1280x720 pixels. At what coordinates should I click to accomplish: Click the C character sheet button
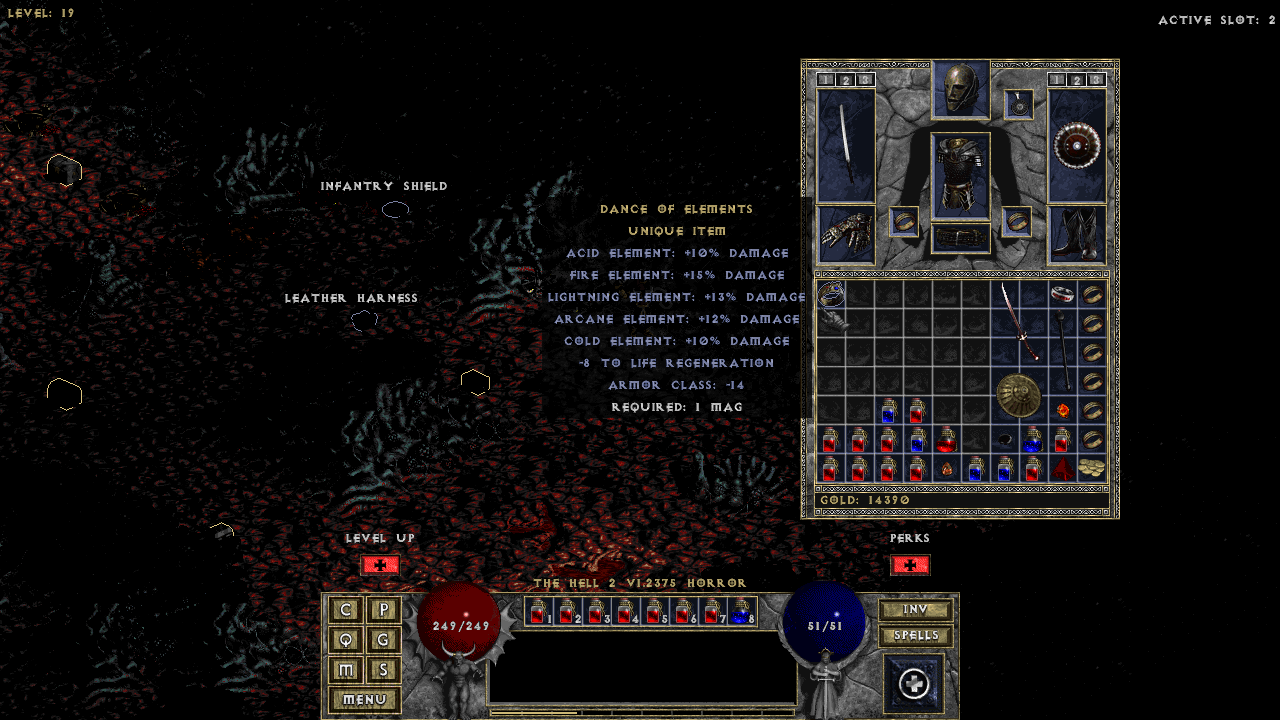click(x=346, y=610)
